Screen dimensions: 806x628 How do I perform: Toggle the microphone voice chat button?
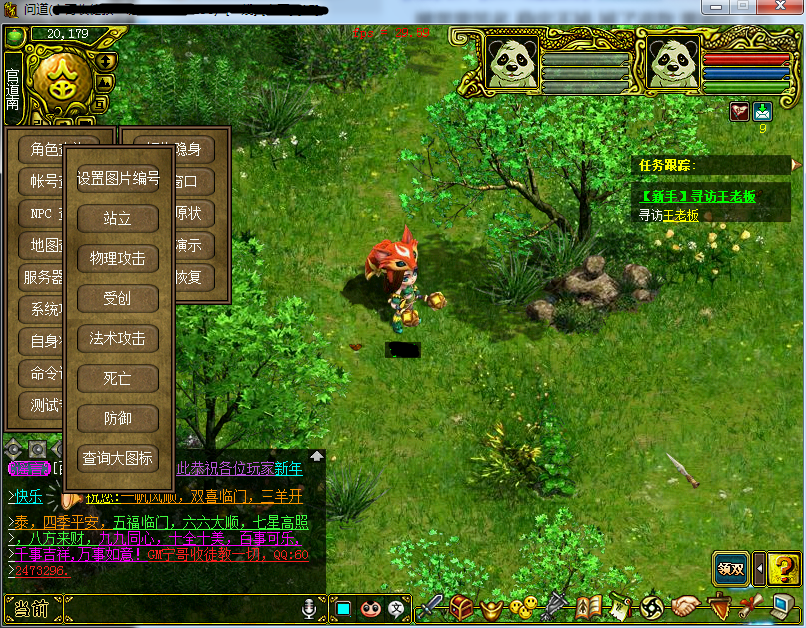coord(310,607)
